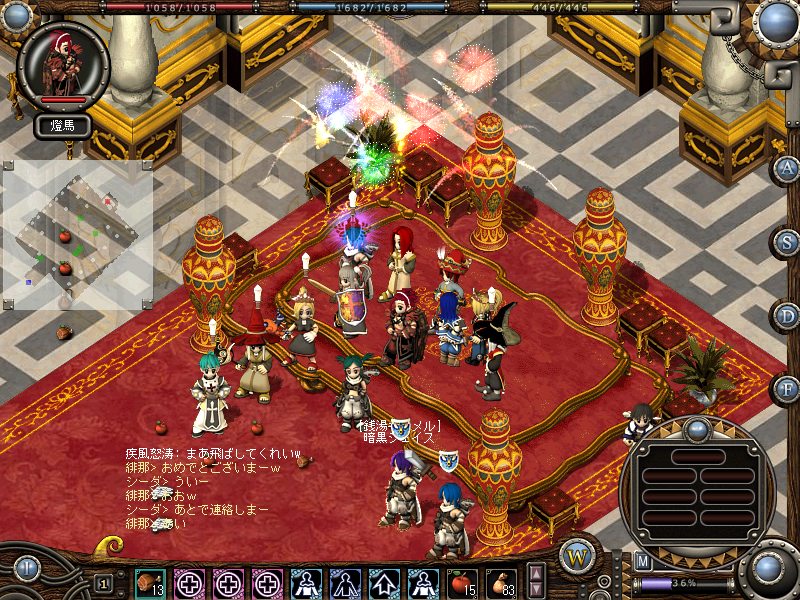
Task: Click the hotbar page number 1 button
Action: click(104, 582)
